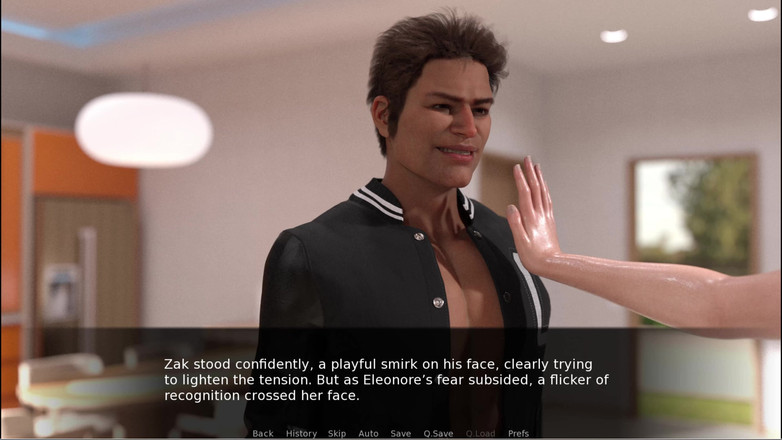This screenshot has height=440, width=782.
Task: Quick load using Q.Load
Action: point(480,433)
